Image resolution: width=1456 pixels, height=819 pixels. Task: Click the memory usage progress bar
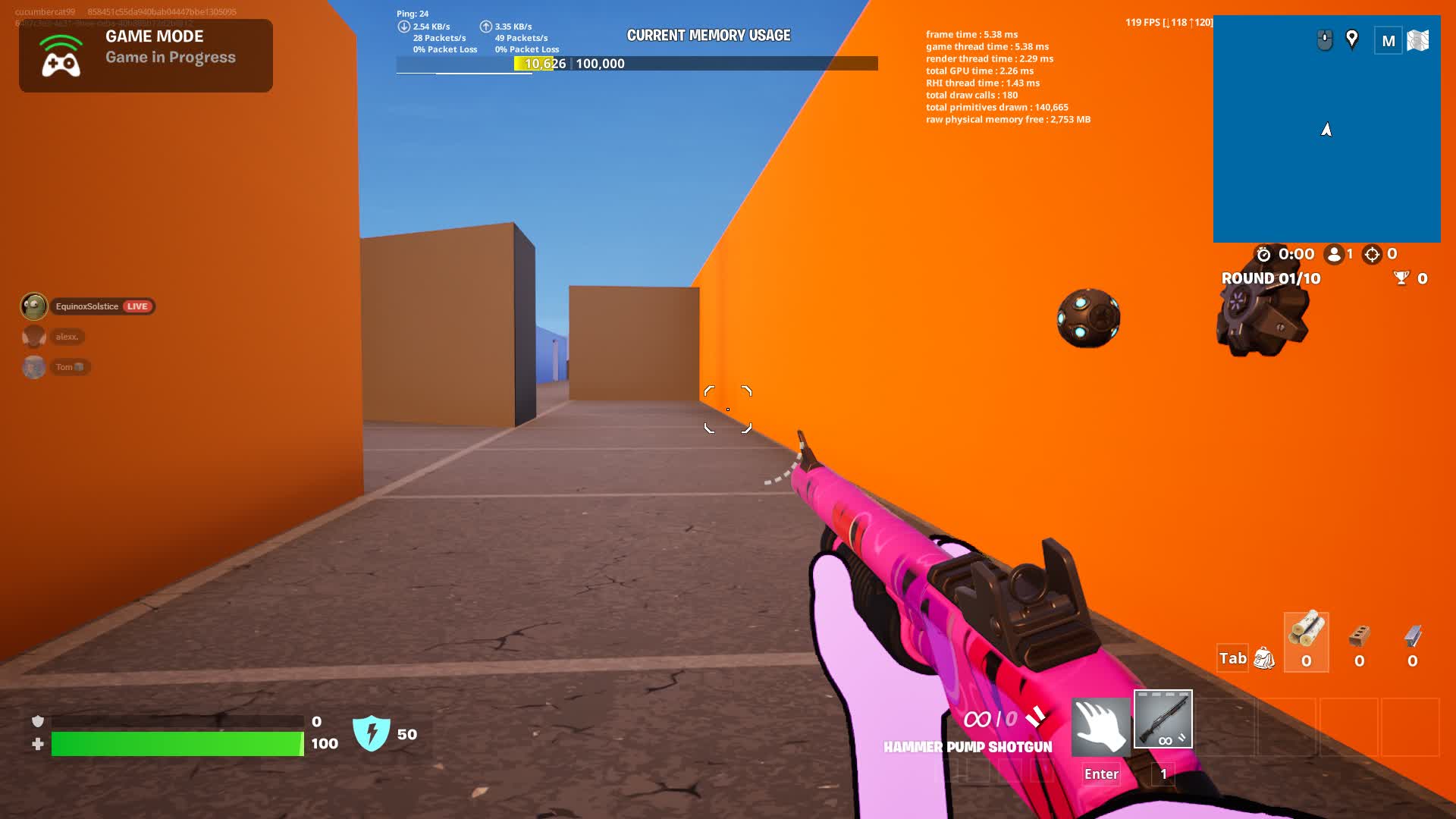(635, 64)
